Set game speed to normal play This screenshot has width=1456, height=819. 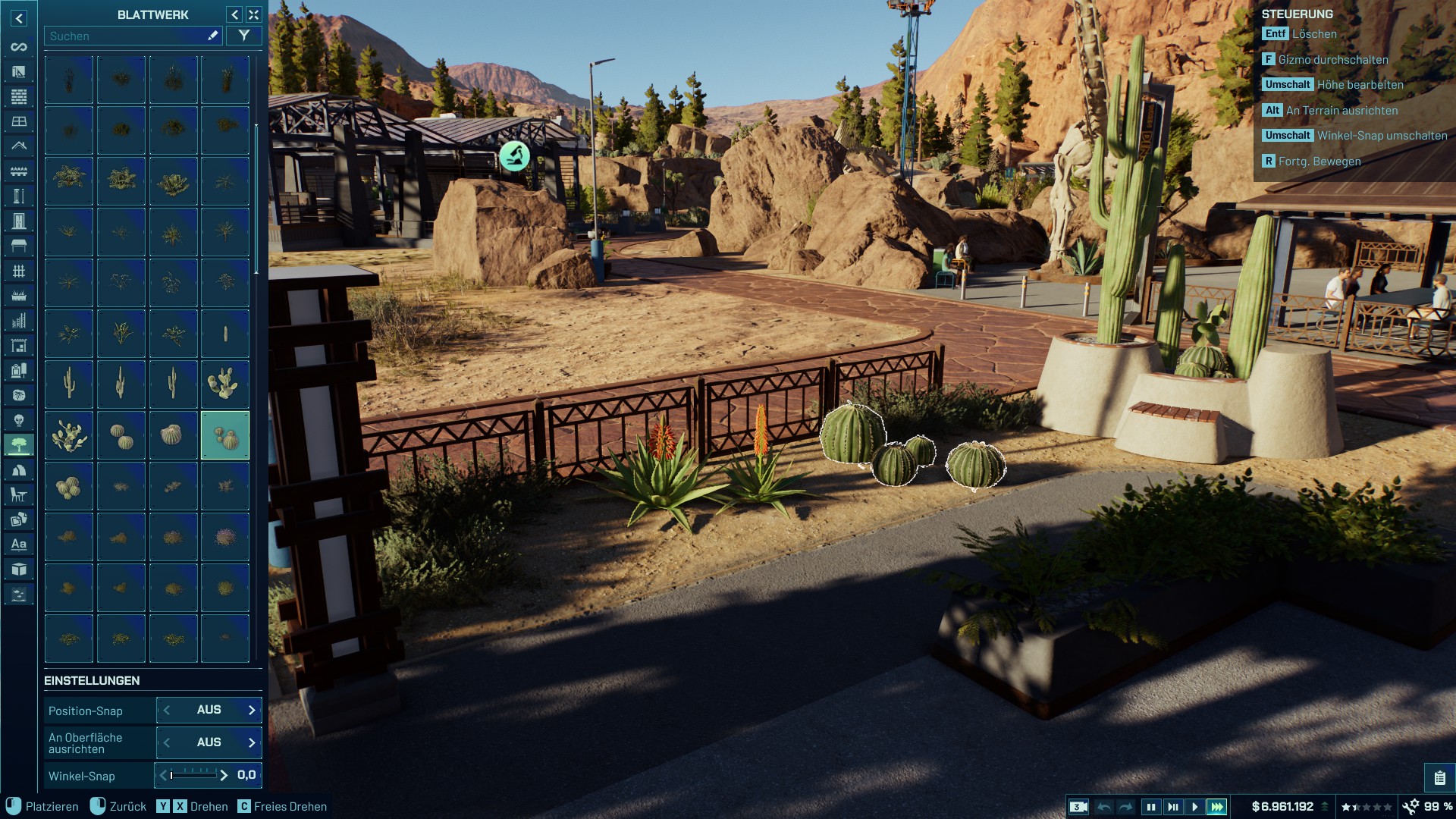click(x=1194, y=807)
